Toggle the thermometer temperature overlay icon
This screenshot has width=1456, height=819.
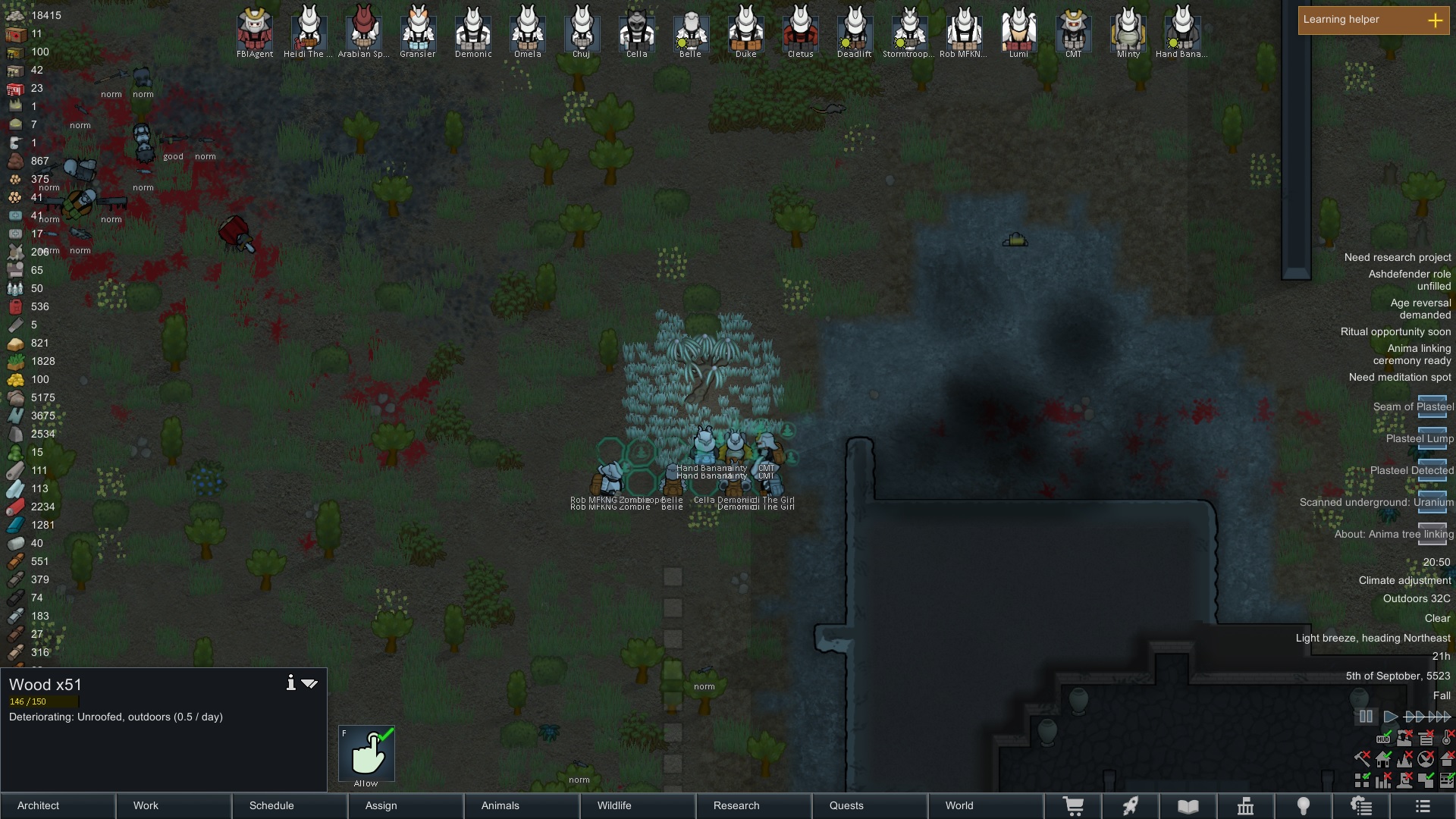[x=1446, y=739]
